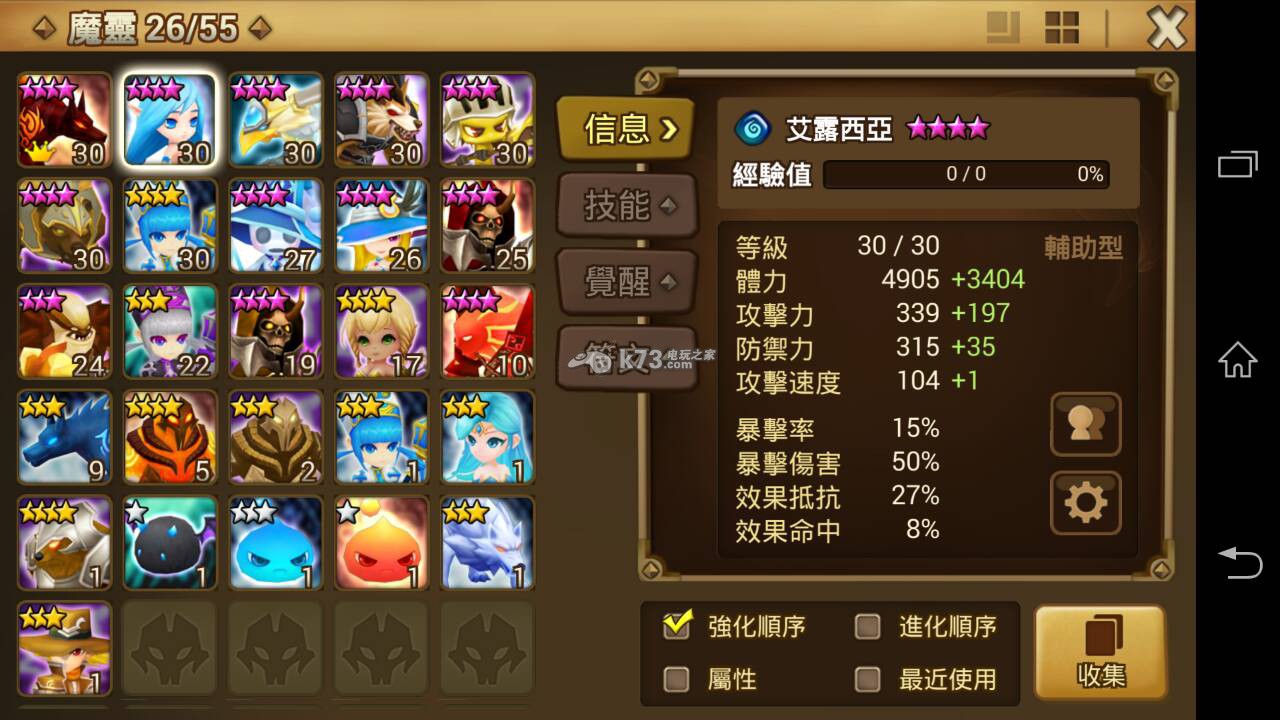Click the right arrow beside 26/55 counter

coord(258,27)
